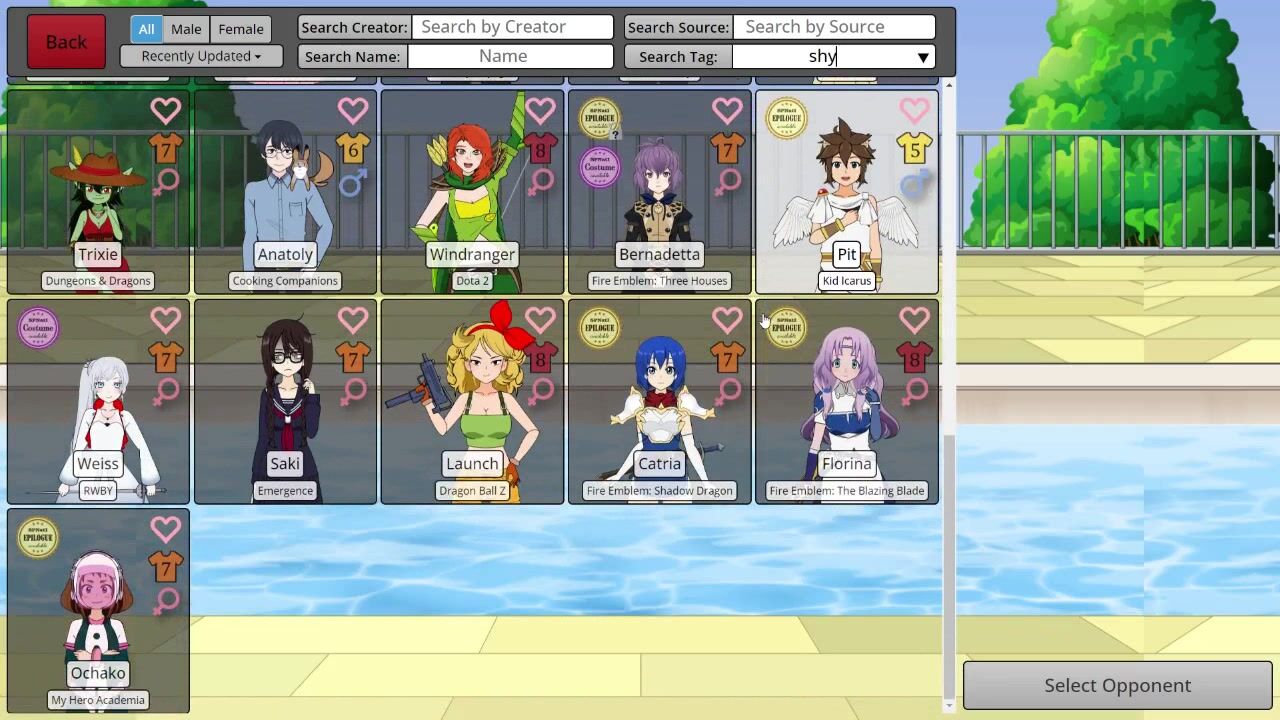The image size is (1280, 720).
Task: Show all characters with the All filter
Action: click(x=146, y=29)
